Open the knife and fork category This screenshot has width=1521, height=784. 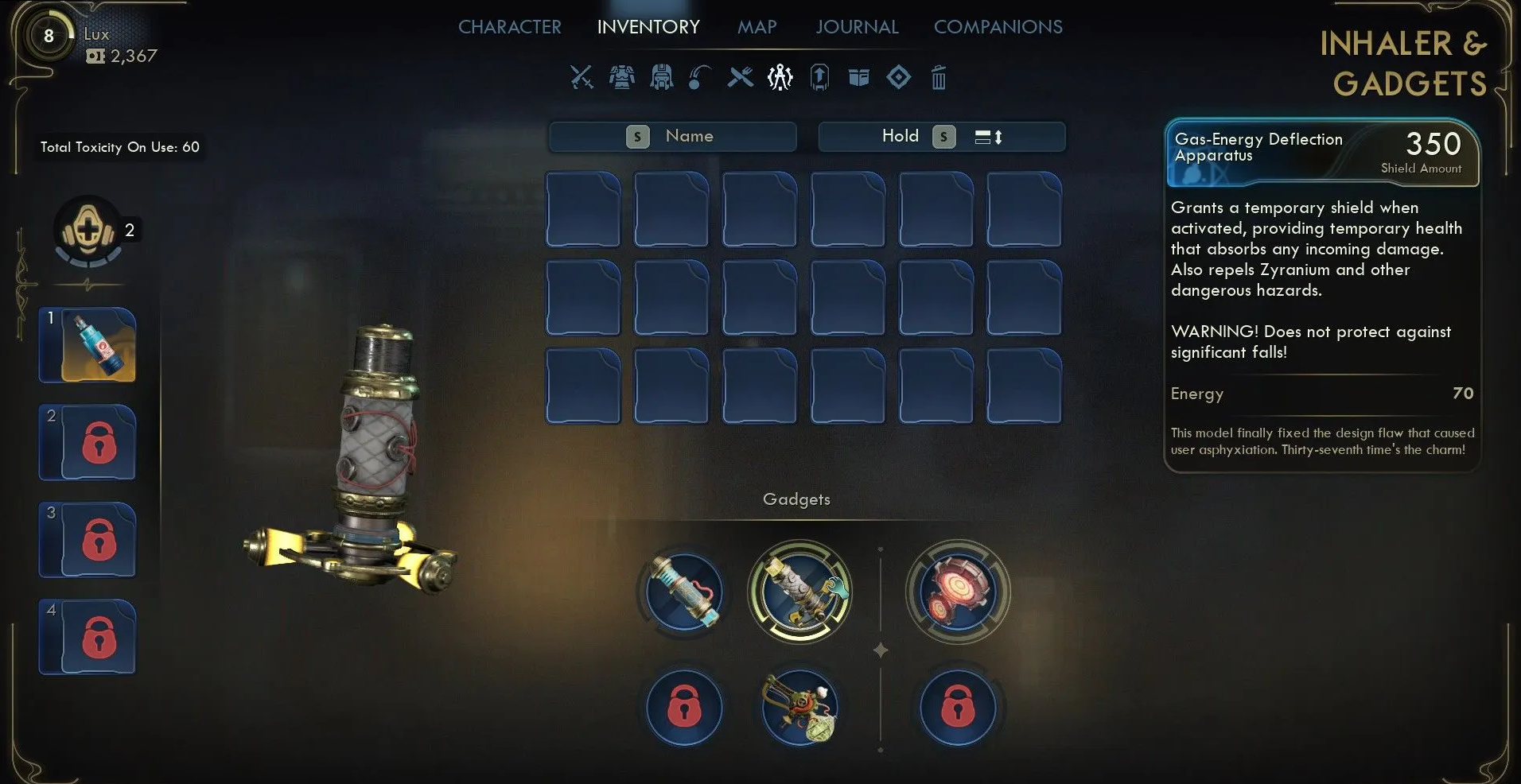point(740,77)
